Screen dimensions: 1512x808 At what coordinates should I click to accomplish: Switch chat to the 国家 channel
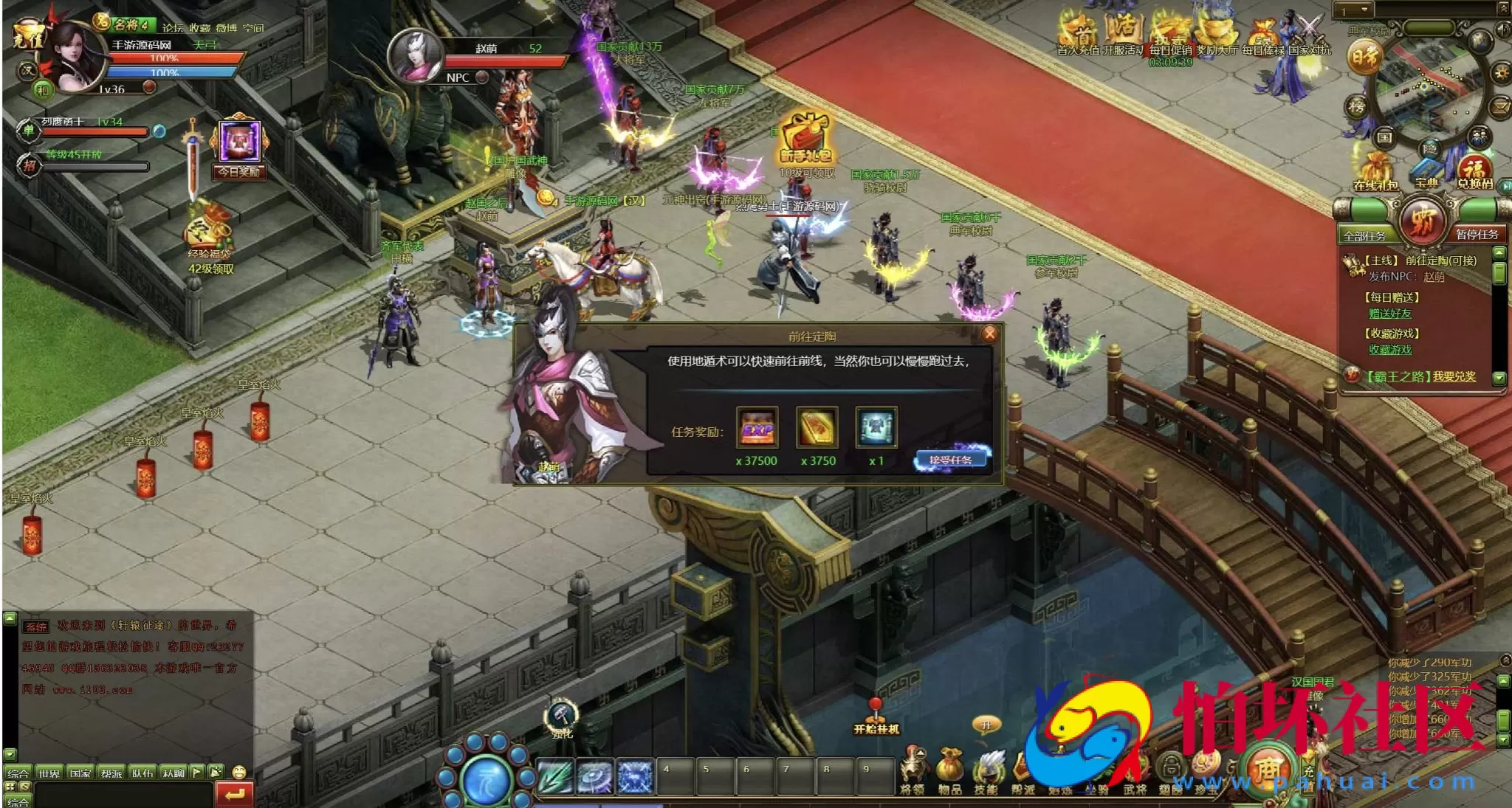coord(80,773)
